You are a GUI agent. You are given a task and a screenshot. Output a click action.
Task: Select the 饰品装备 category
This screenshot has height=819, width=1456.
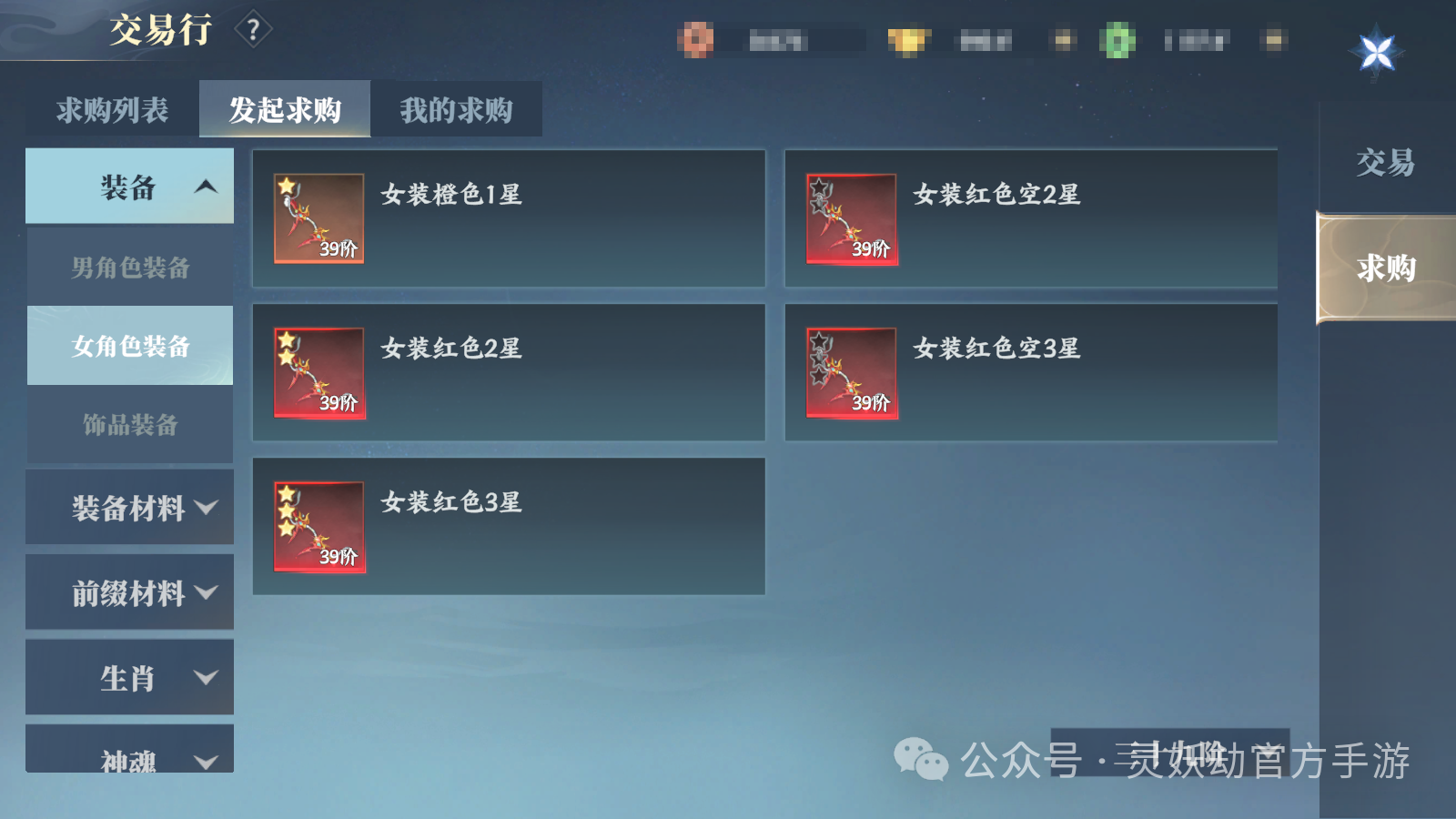click(129, 424)
